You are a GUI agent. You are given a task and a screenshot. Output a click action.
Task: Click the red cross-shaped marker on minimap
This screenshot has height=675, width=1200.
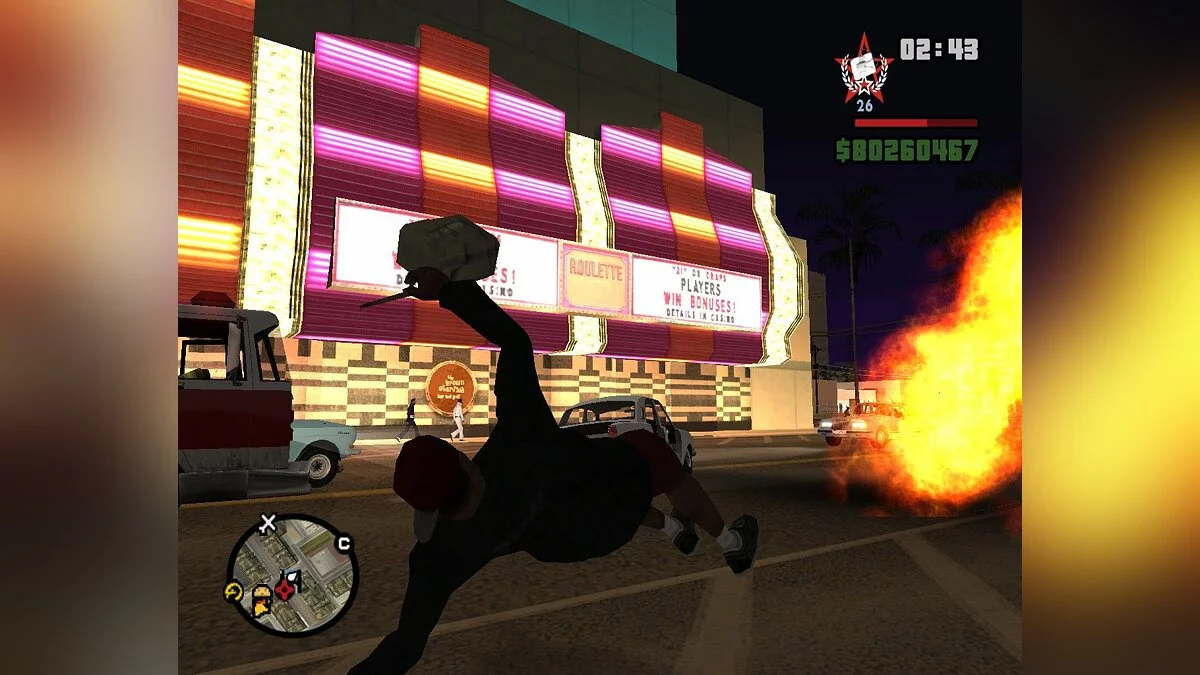[x=286, y=589]
